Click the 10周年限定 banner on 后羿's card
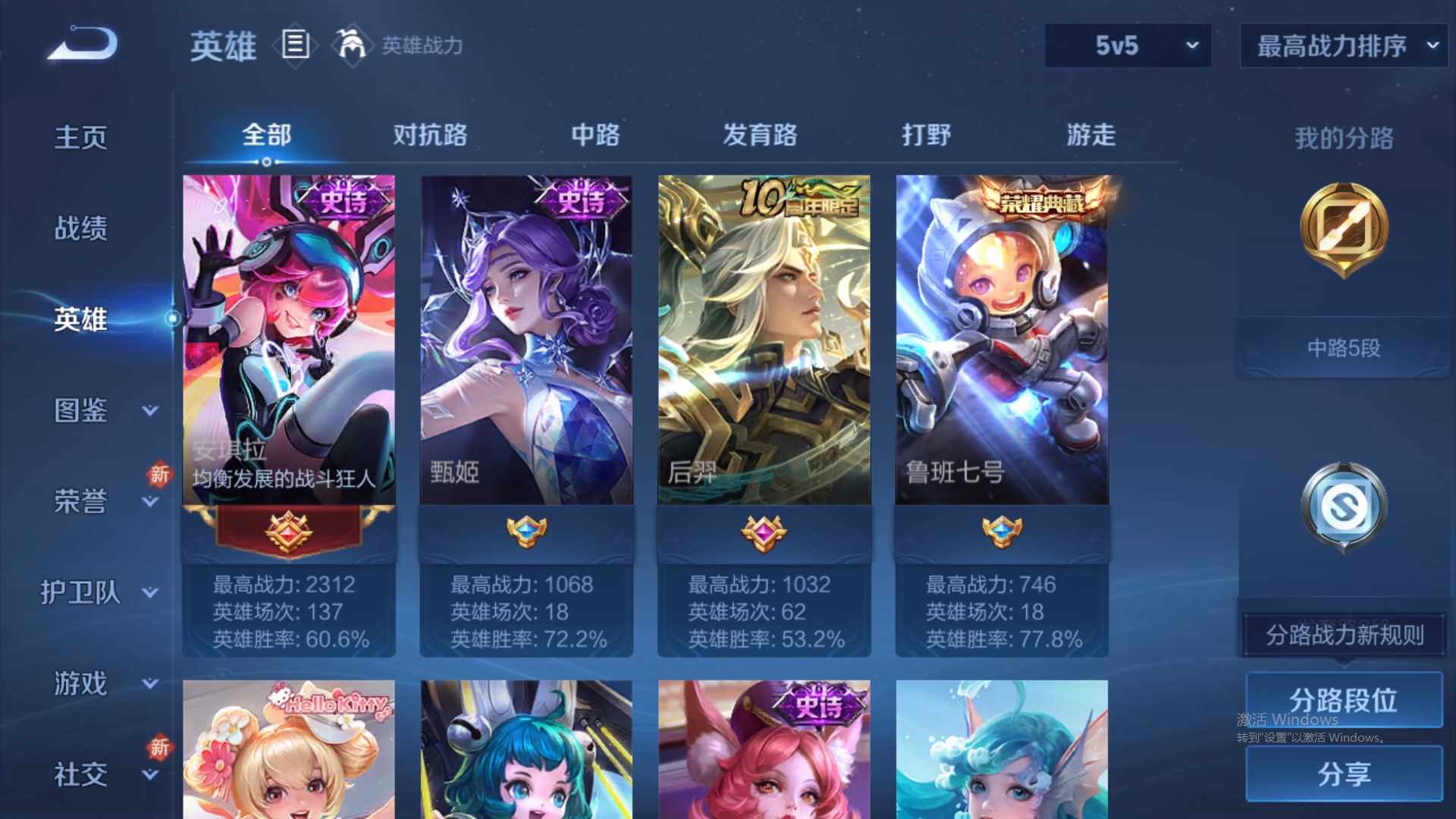This screenshot has height=819, width=1456. [802, 194]
